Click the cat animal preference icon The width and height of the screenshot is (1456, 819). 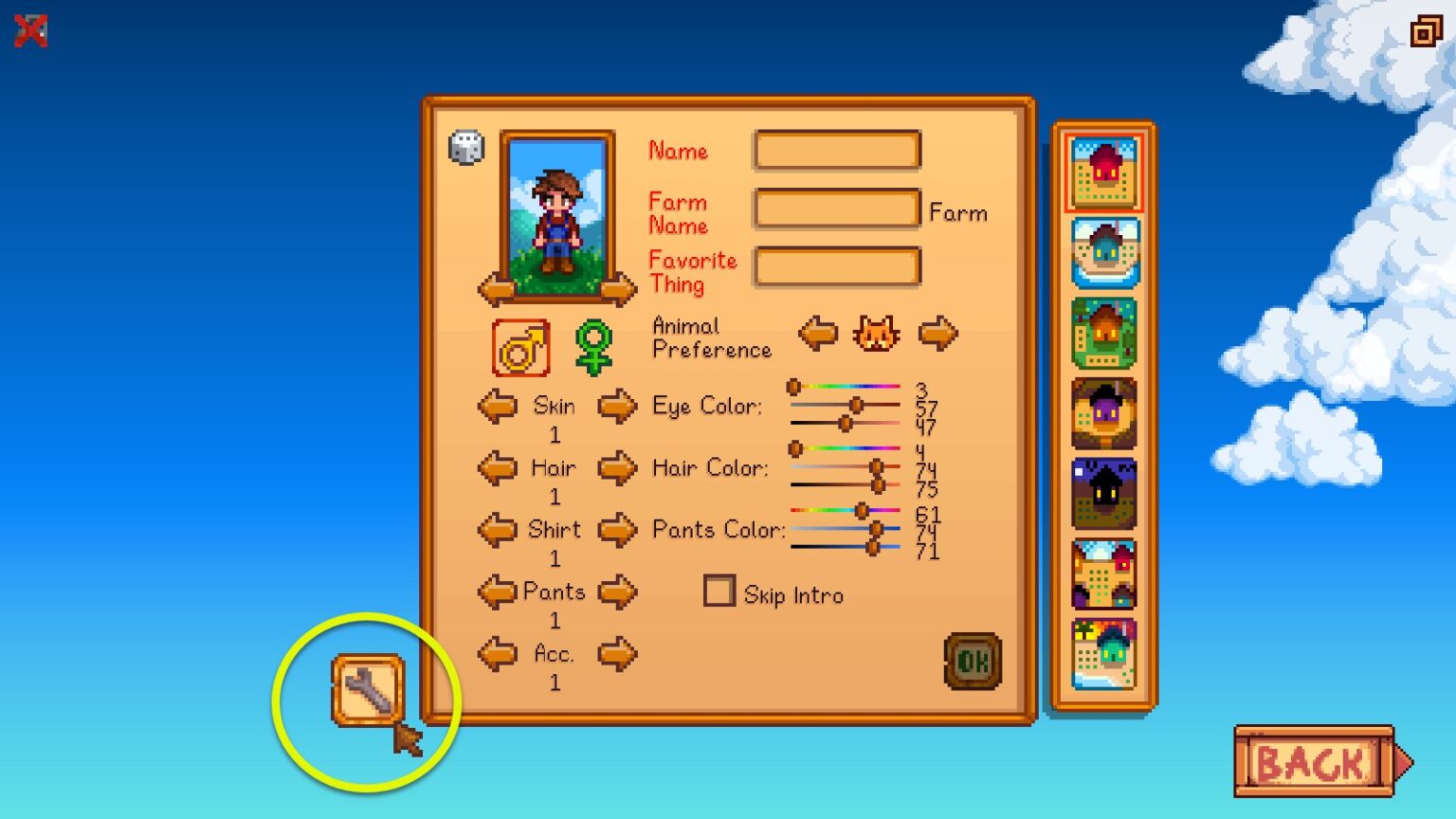[877, 334]
